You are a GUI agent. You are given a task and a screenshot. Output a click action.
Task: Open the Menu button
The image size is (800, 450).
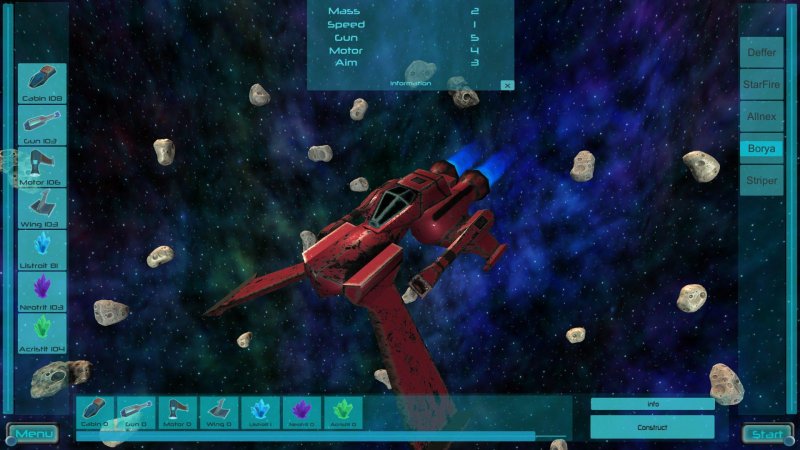point(34,434)
